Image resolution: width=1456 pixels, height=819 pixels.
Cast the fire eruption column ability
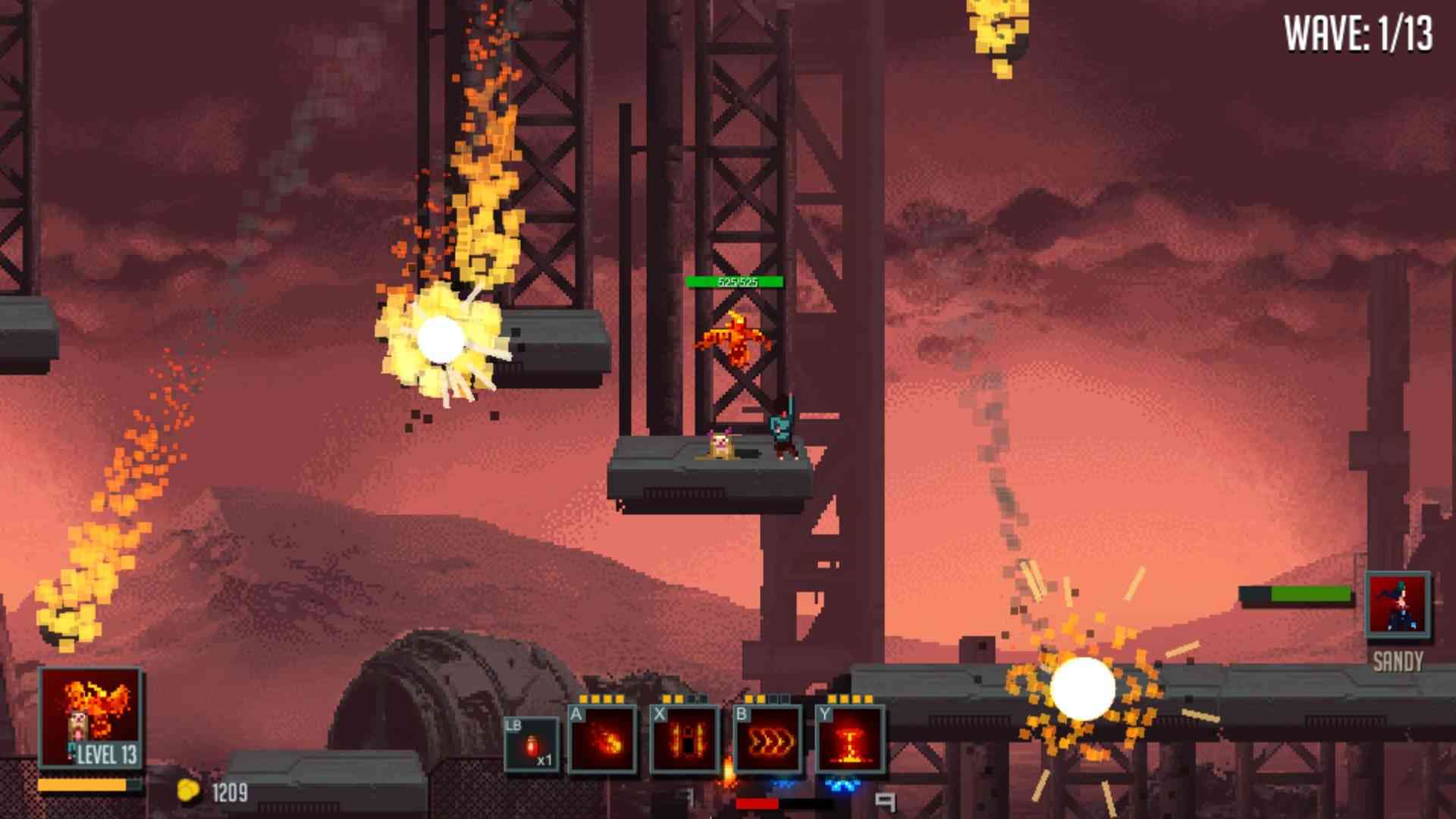pyautogui.click(x=850, y=740)
